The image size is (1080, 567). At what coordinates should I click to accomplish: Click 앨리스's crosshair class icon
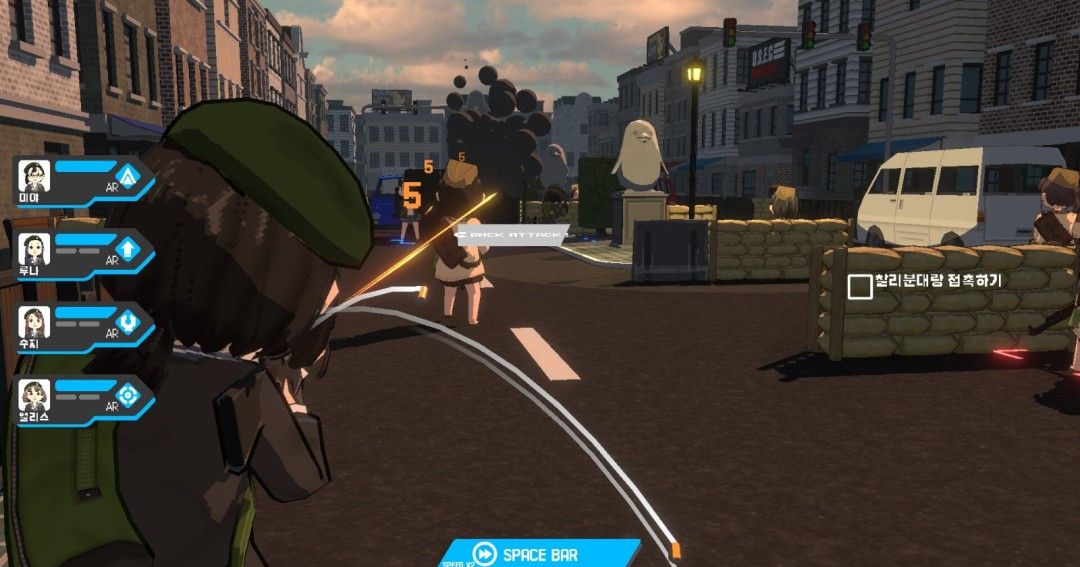coord(129,395)
